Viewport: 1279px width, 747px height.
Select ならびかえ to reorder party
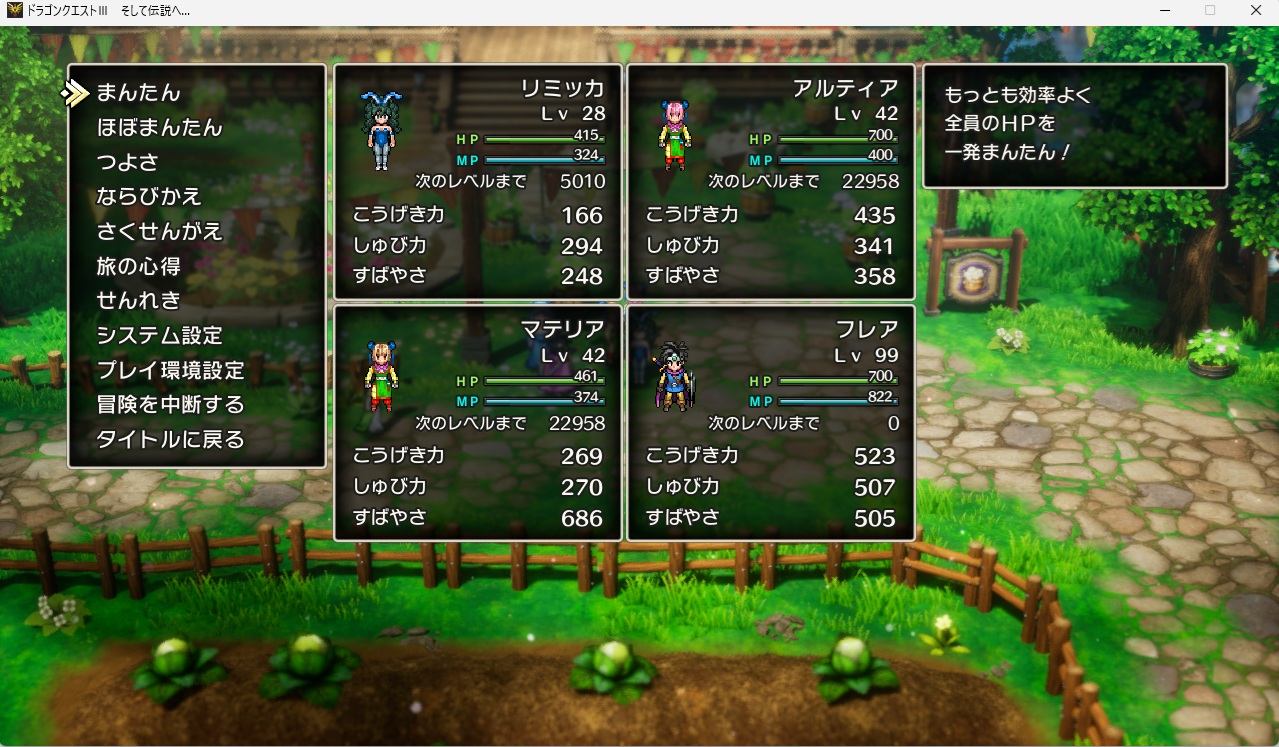149,197
